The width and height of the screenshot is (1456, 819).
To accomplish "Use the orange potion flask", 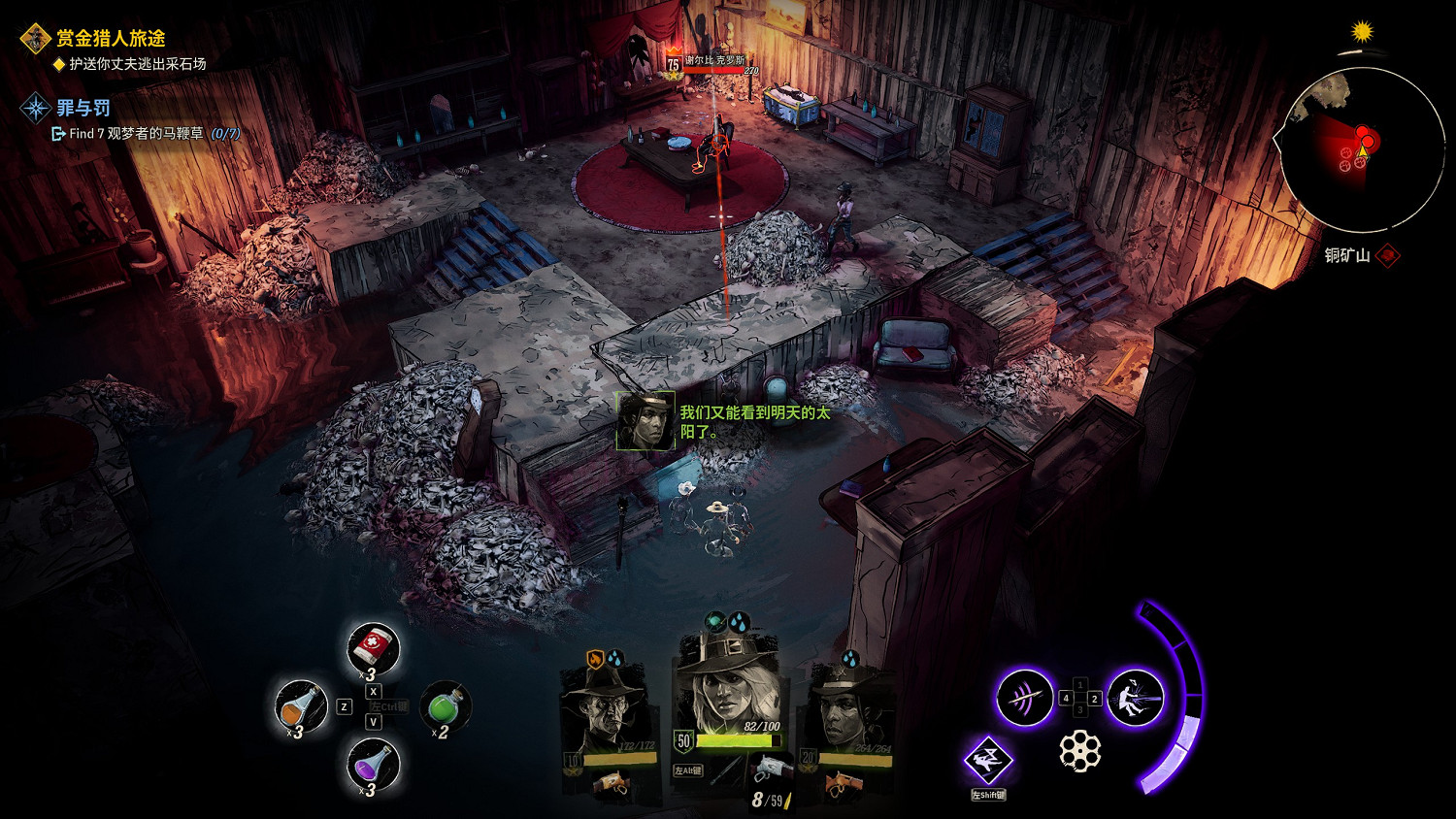I will point(301,705).
